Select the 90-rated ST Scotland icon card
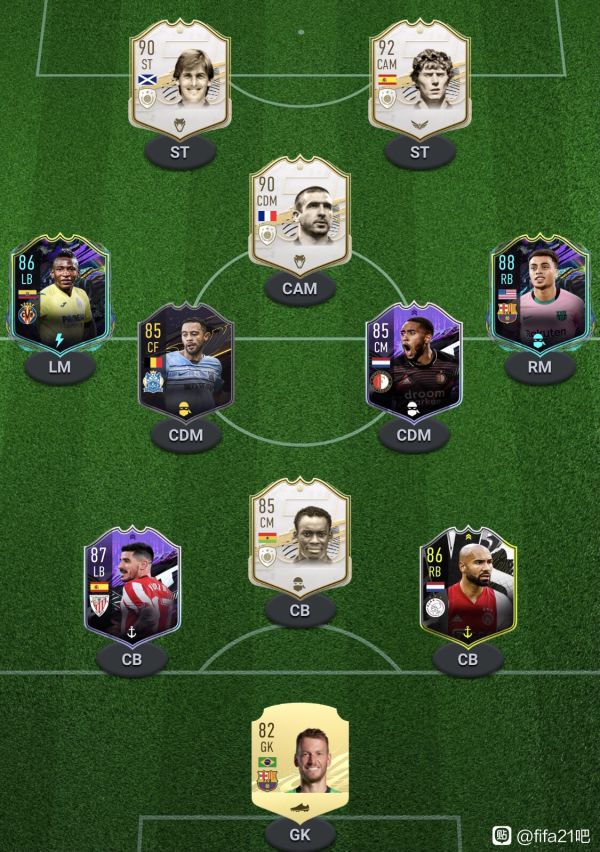This screenshot has width=600, height=852. click(181, 82)
